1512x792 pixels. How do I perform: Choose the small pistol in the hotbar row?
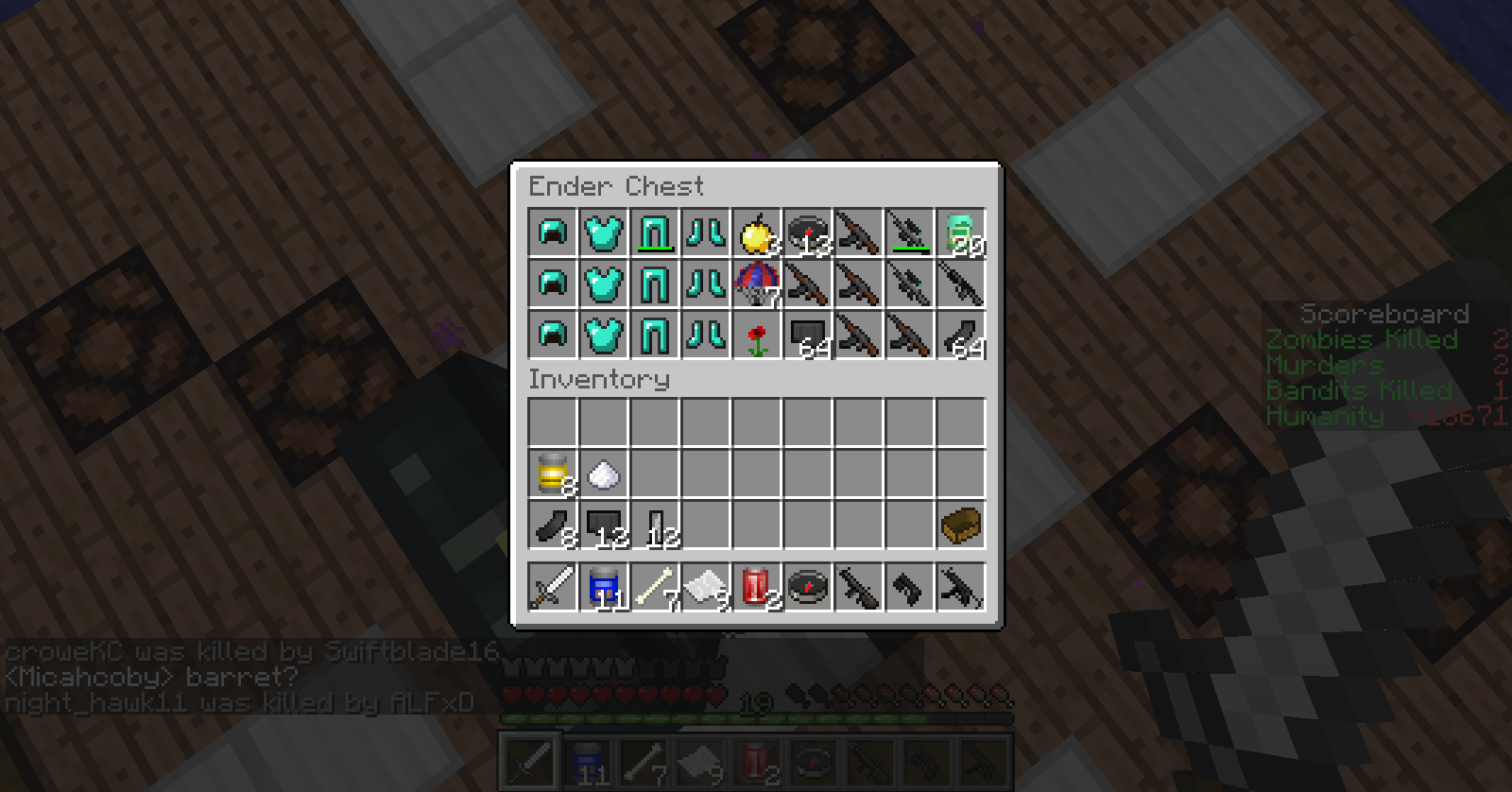(909, 588)
